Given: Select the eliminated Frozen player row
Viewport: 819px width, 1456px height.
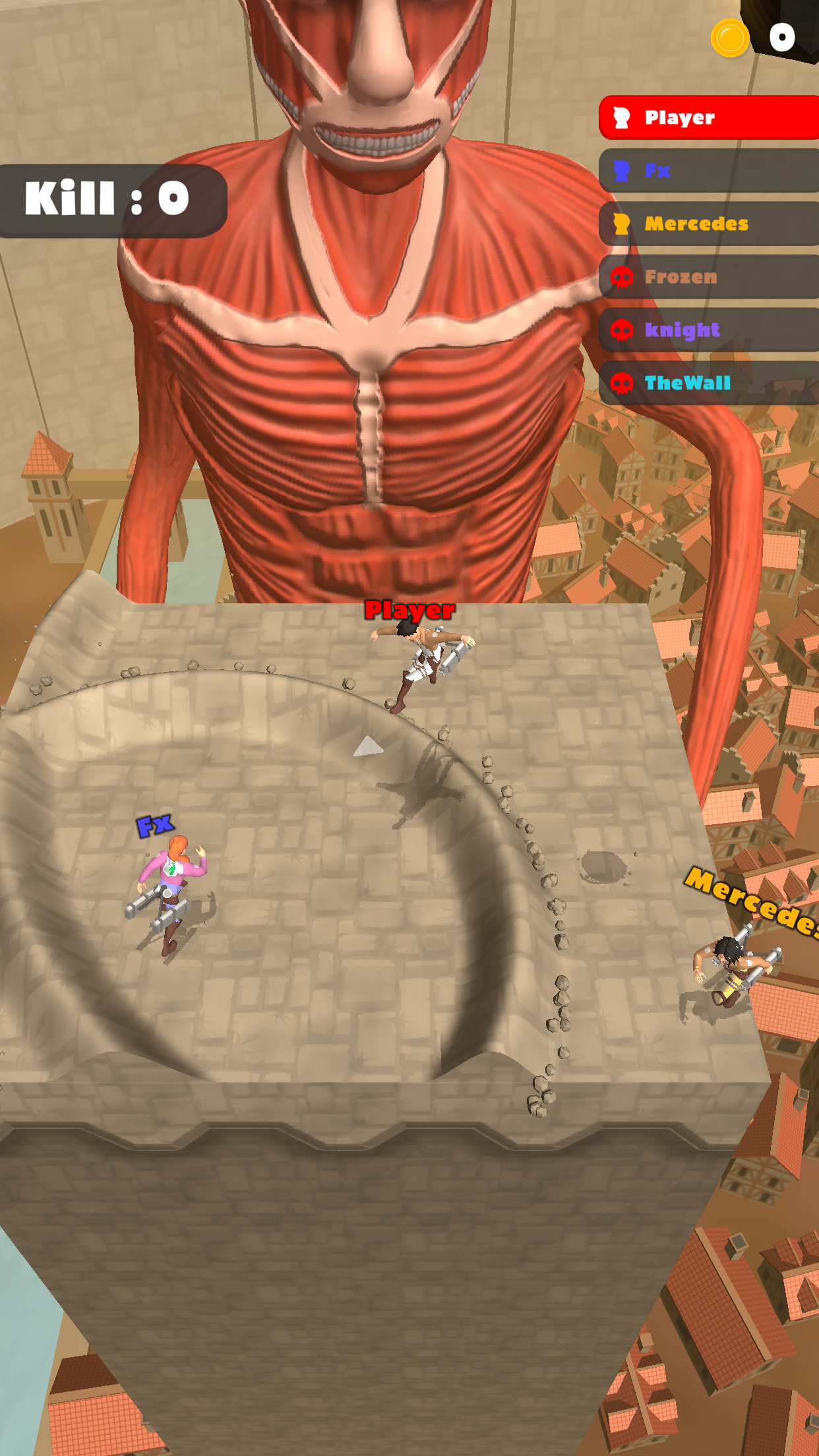Looking at the screenshot, I should (709, 277).
